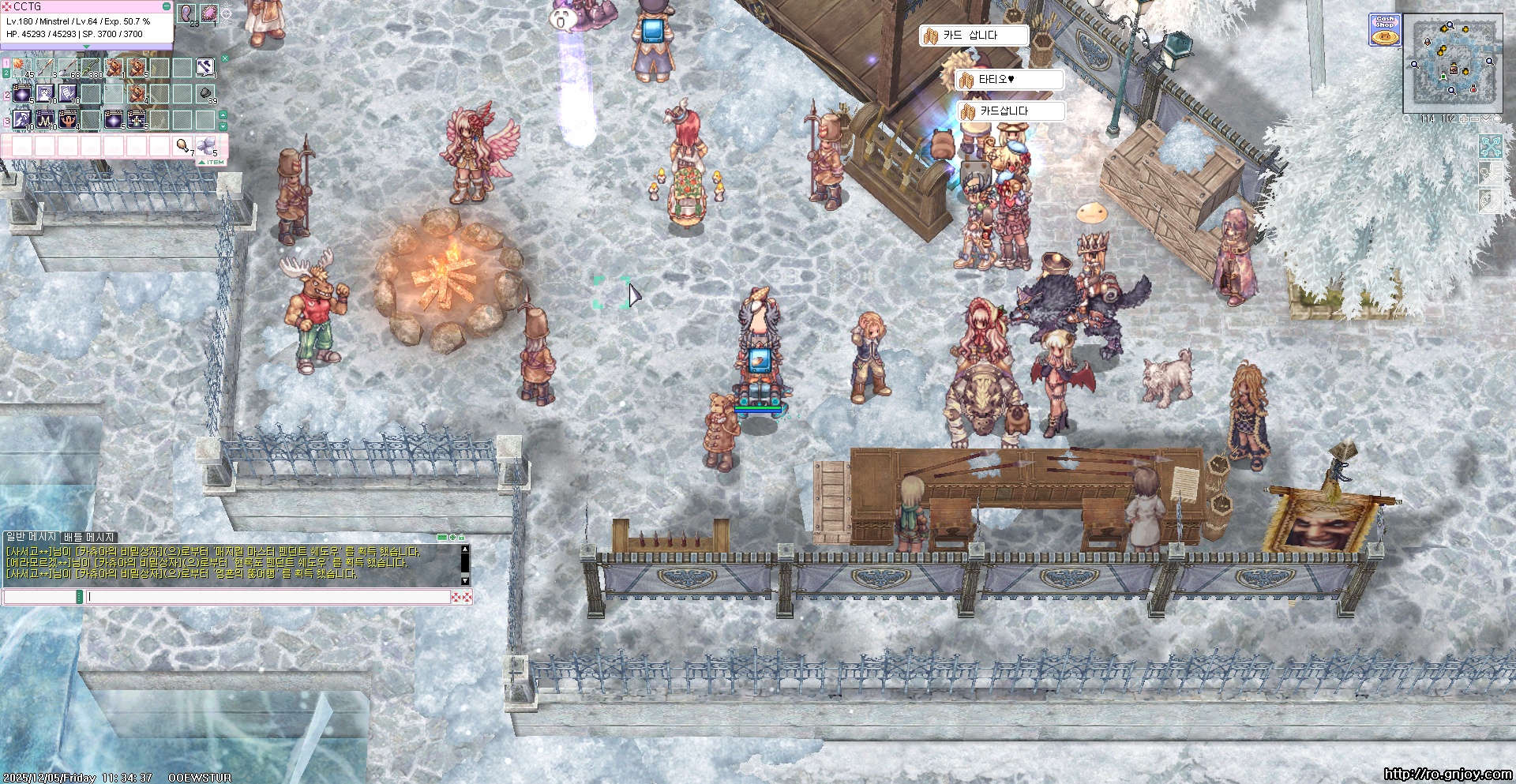Image resolution: width=1516 pixels, height=784 pixels.
Task: Activate the raised hands song skill
Action: [x=69, y=120]
